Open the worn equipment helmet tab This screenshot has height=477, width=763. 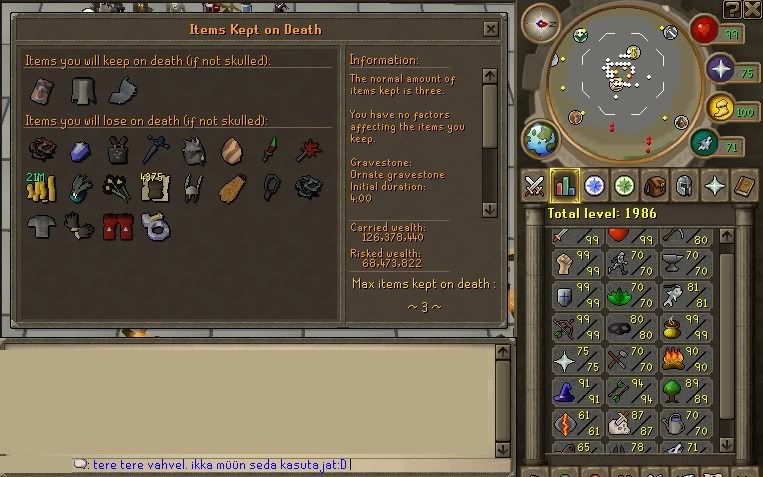685,186
